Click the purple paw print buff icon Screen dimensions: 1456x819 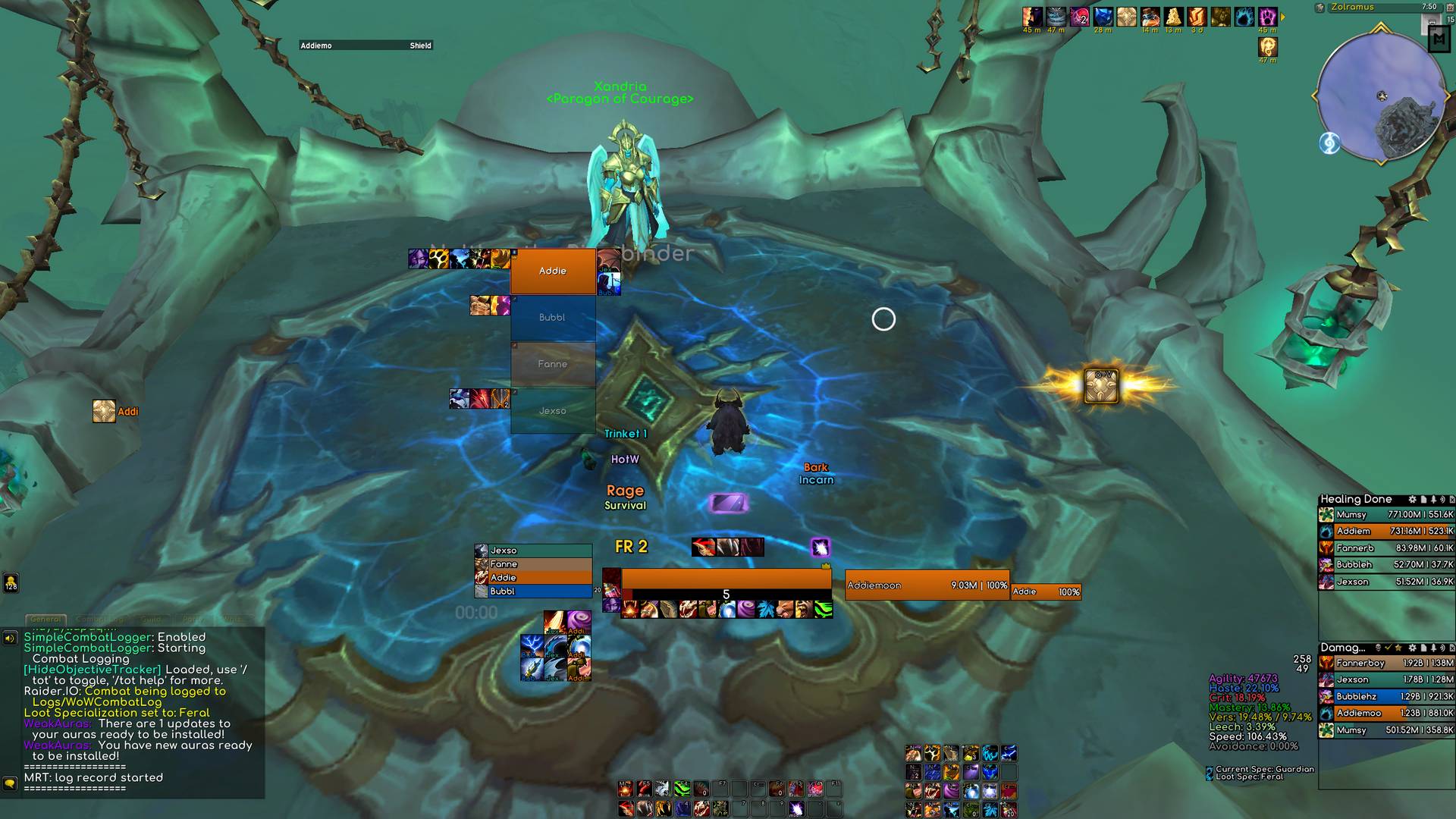click(x=1267, y=17)
